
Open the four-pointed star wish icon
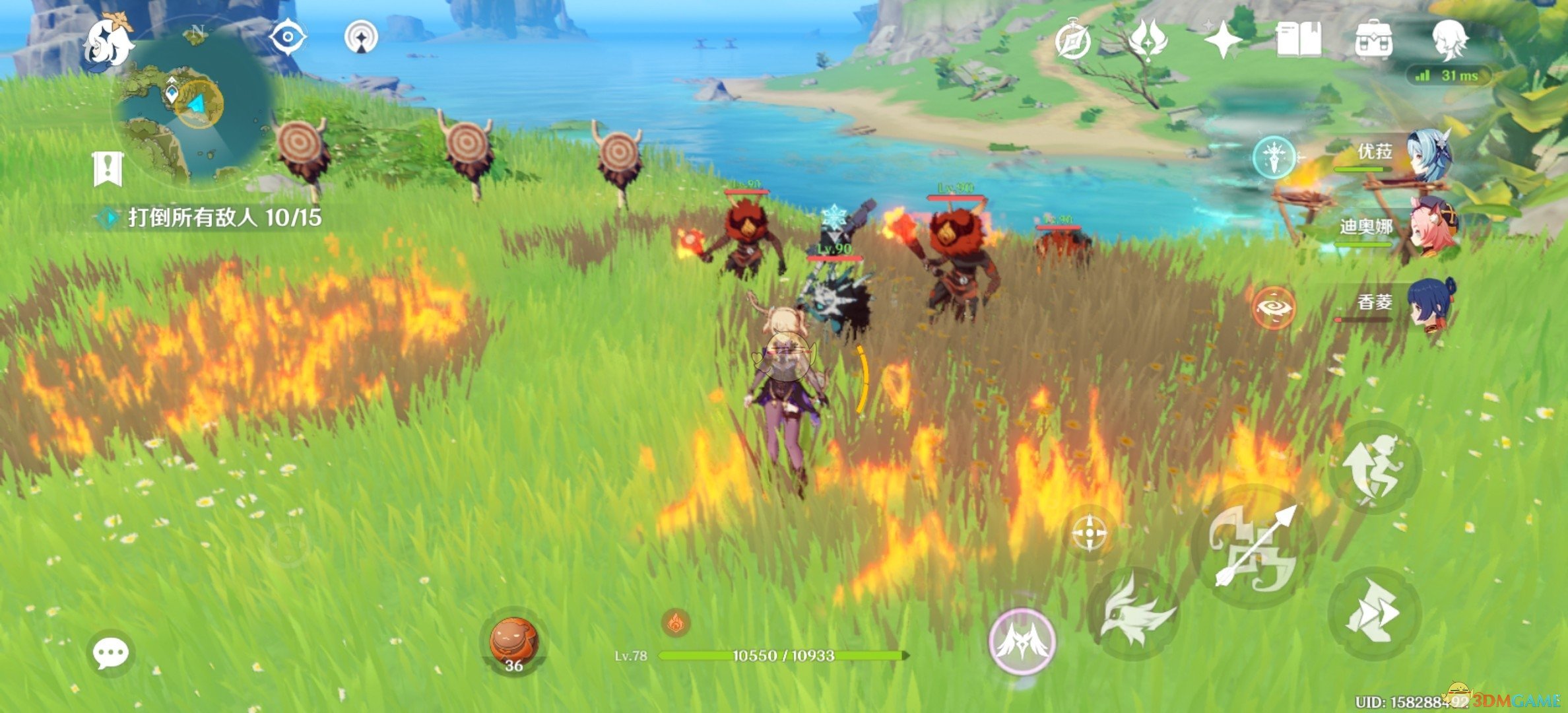1222,41
